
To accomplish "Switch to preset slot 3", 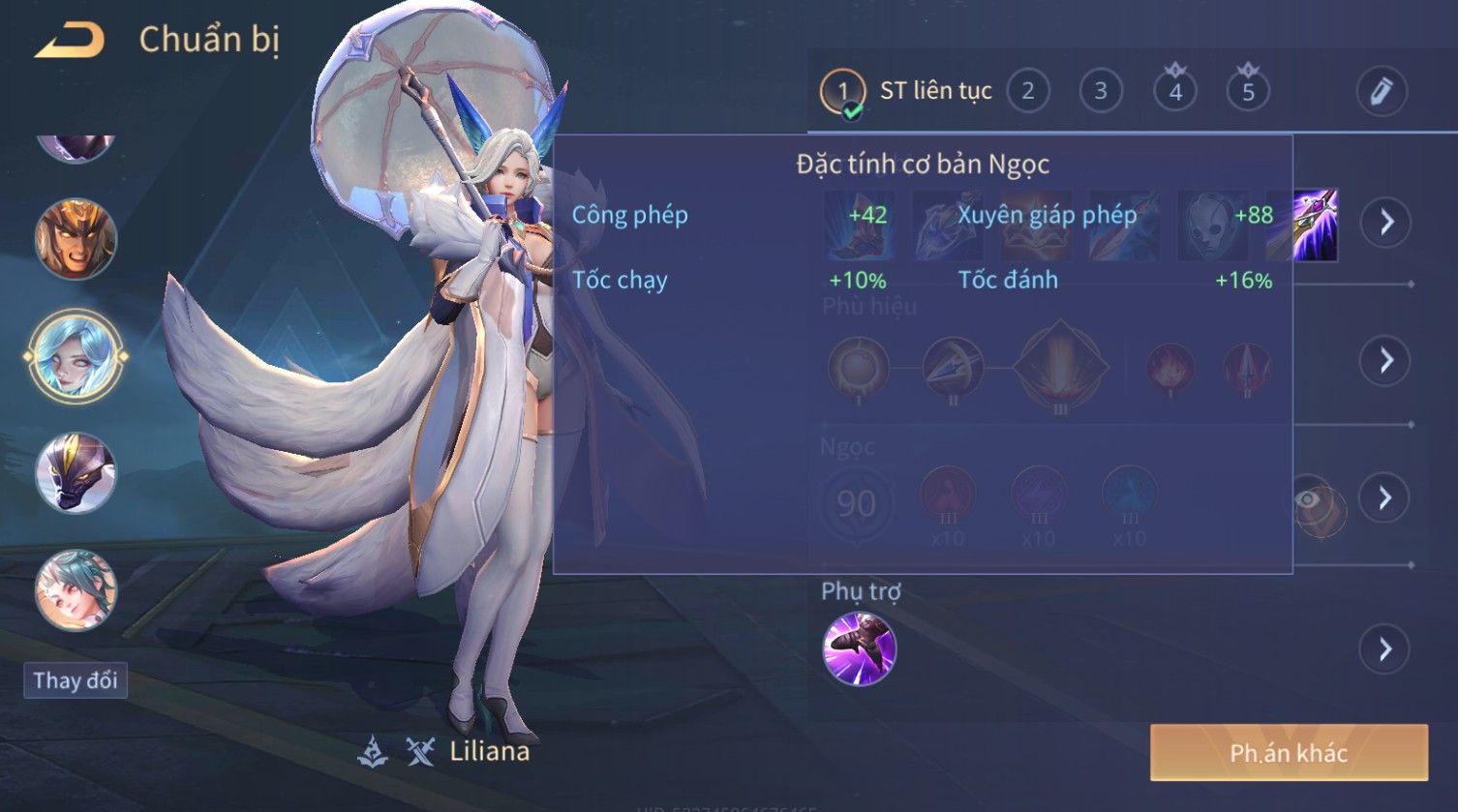I will click(x=1100, y=92).
